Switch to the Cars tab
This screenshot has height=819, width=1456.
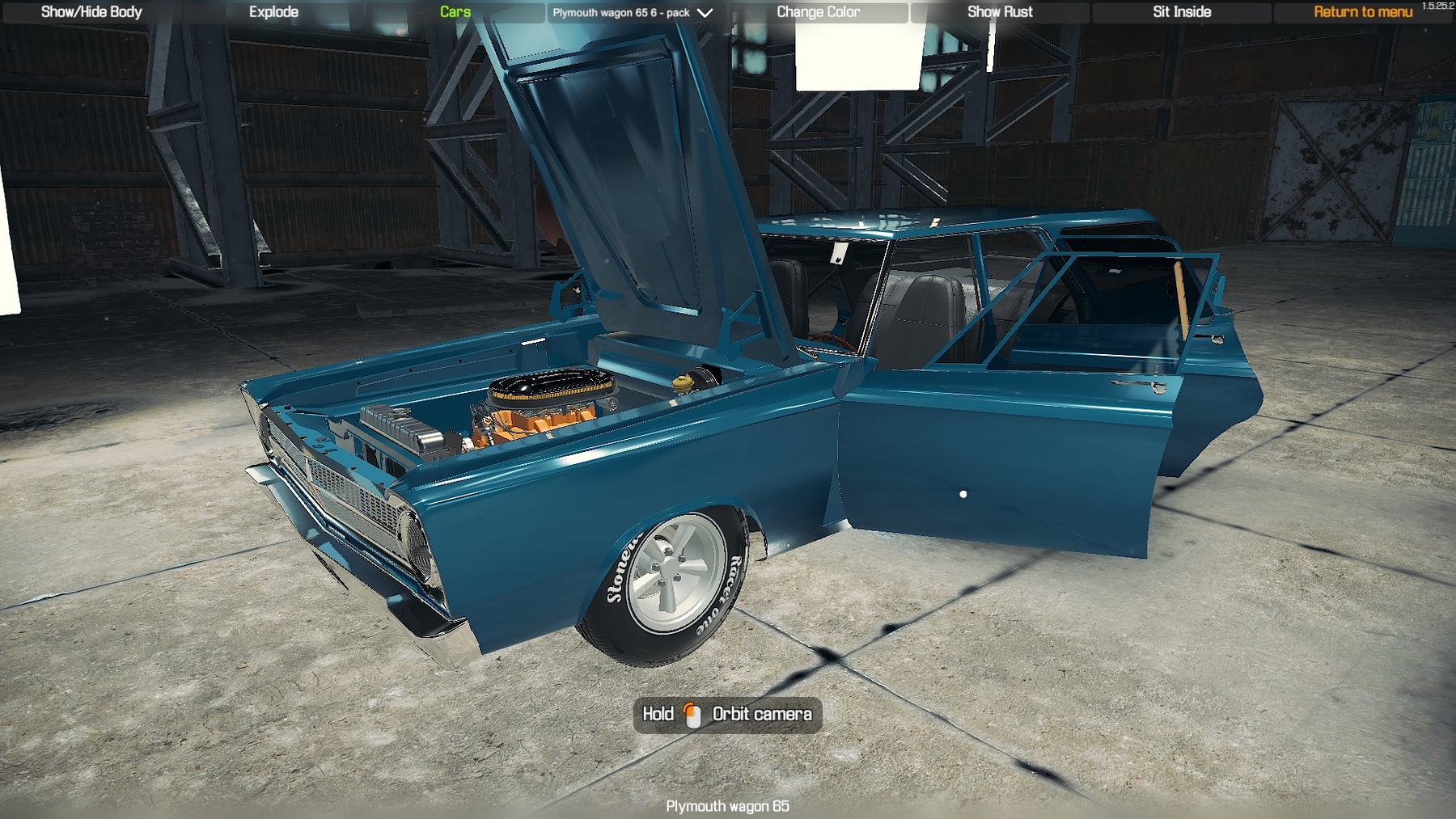[x=455, y=12]
